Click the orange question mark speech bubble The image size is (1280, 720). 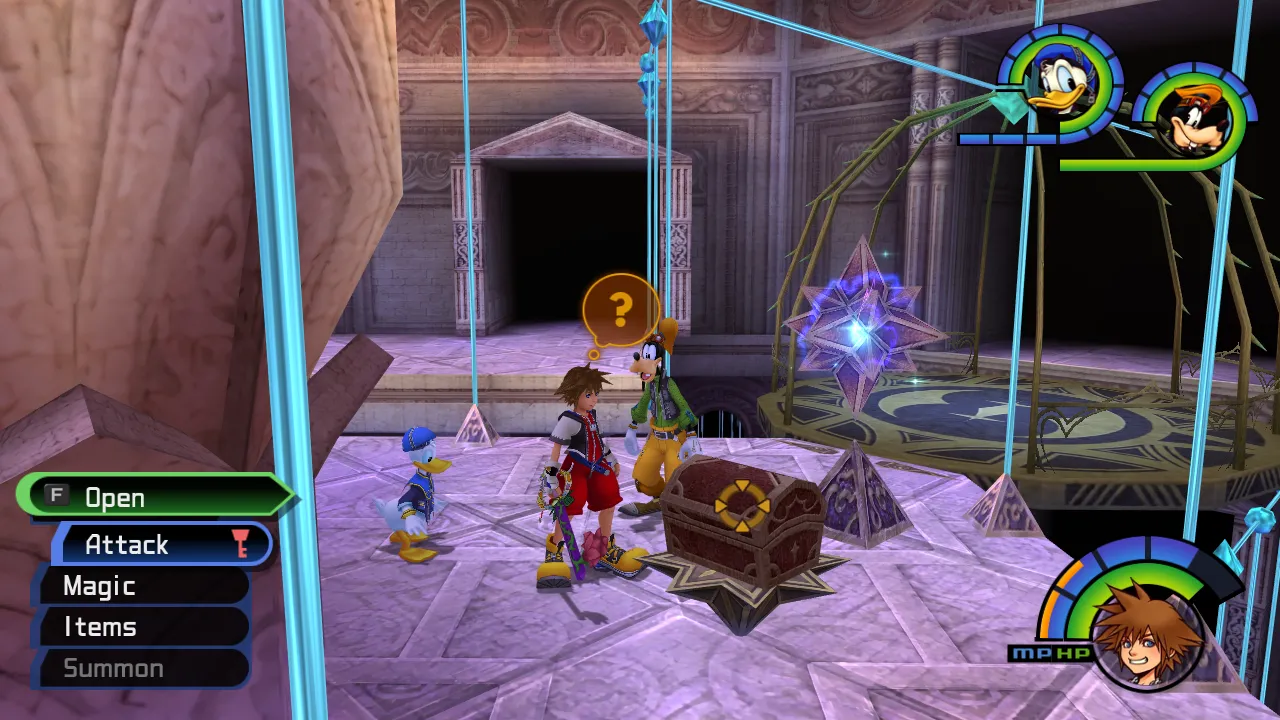pyautogui.click(x=620, y=310)
